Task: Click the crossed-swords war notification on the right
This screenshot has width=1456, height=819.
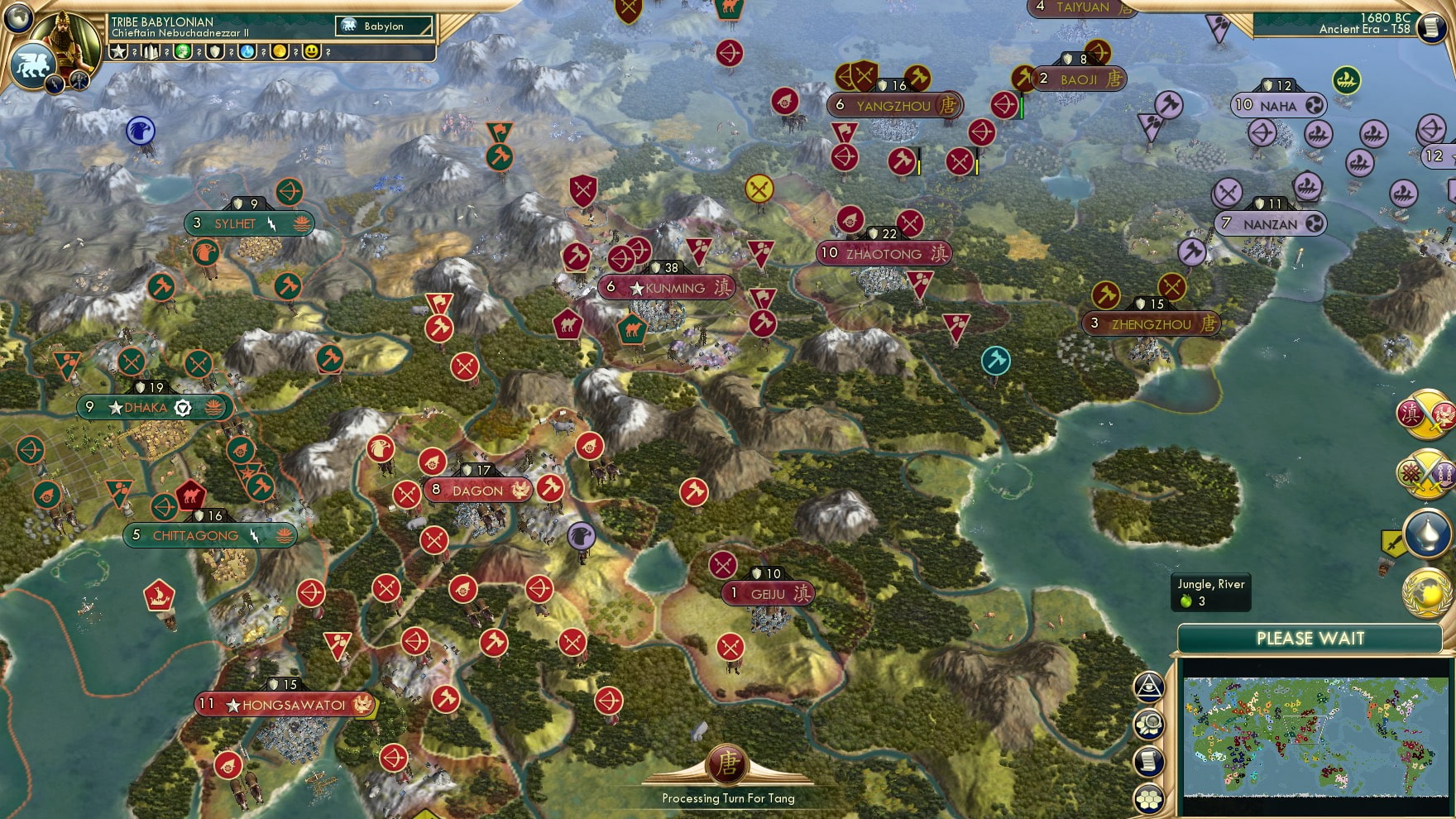Action: [1425, 472]
